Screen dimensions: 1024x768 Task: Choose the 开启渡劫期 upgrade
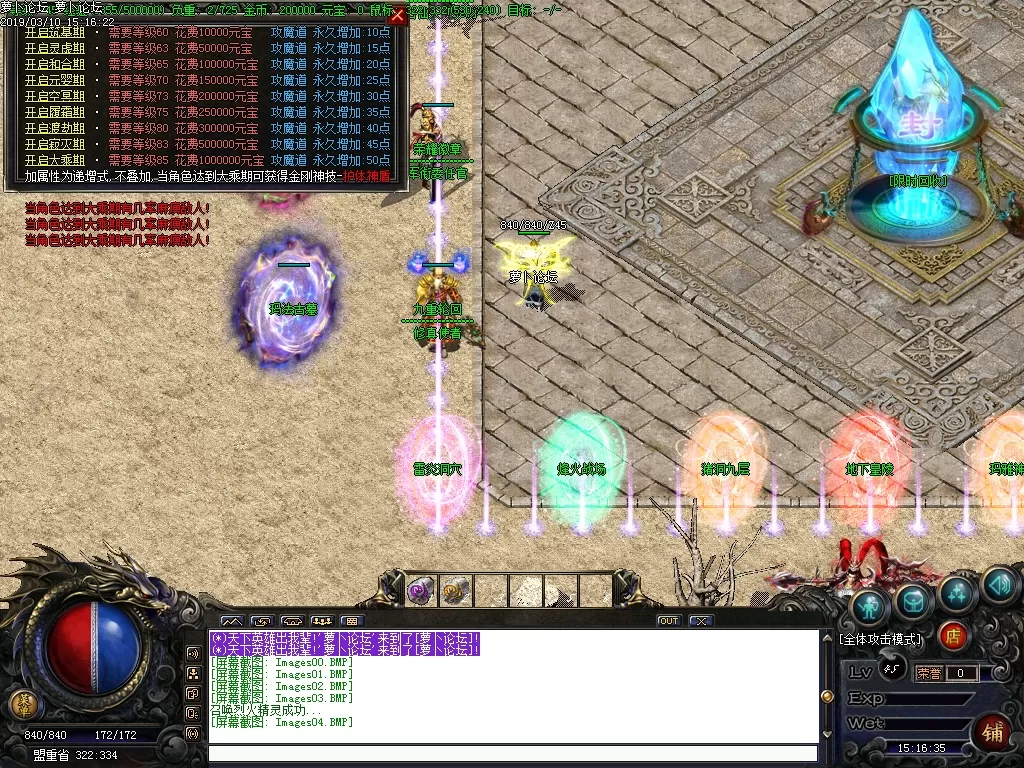[57, 128]
